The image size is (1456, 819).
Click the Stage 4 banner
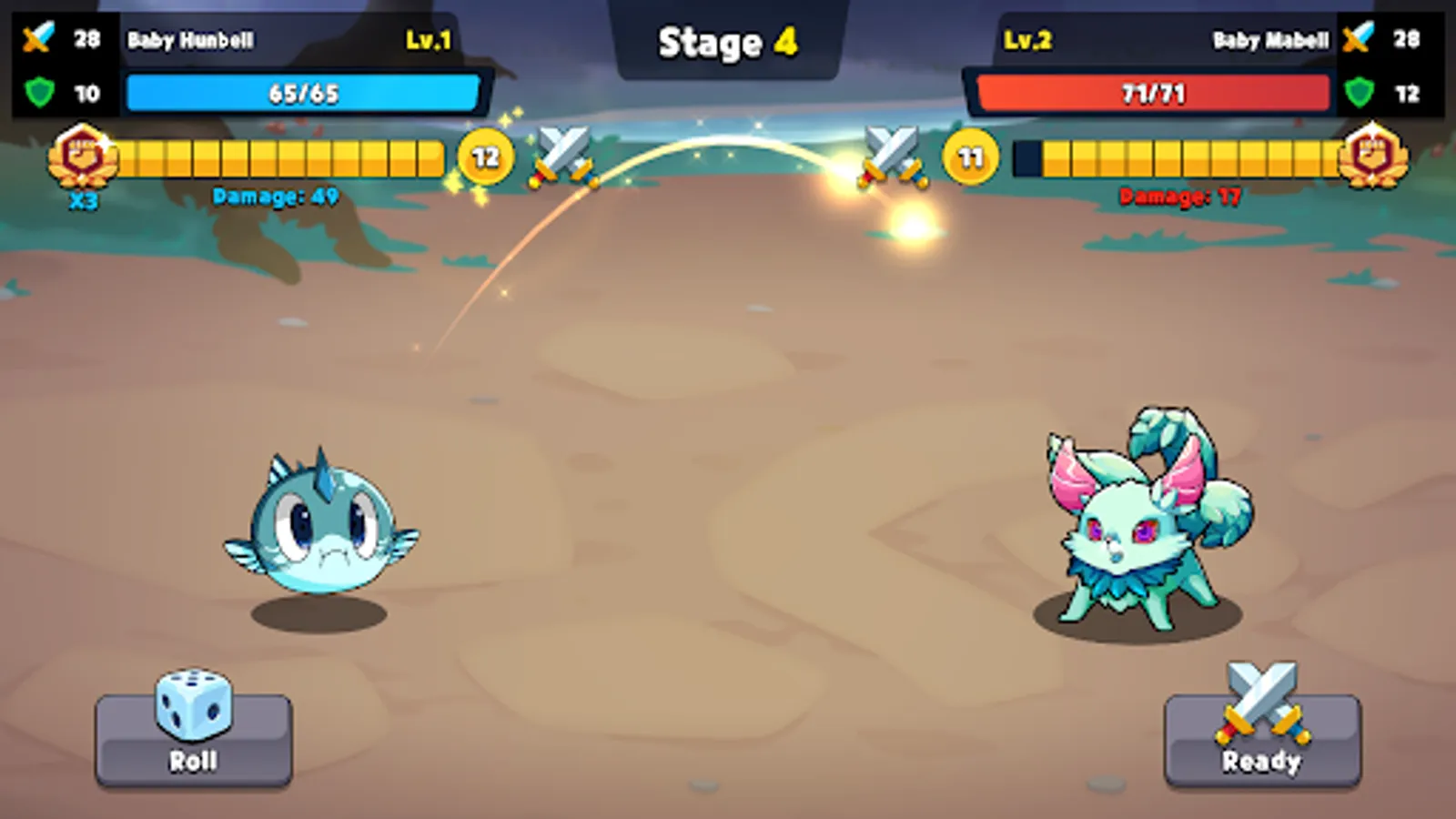coord(728,44)
